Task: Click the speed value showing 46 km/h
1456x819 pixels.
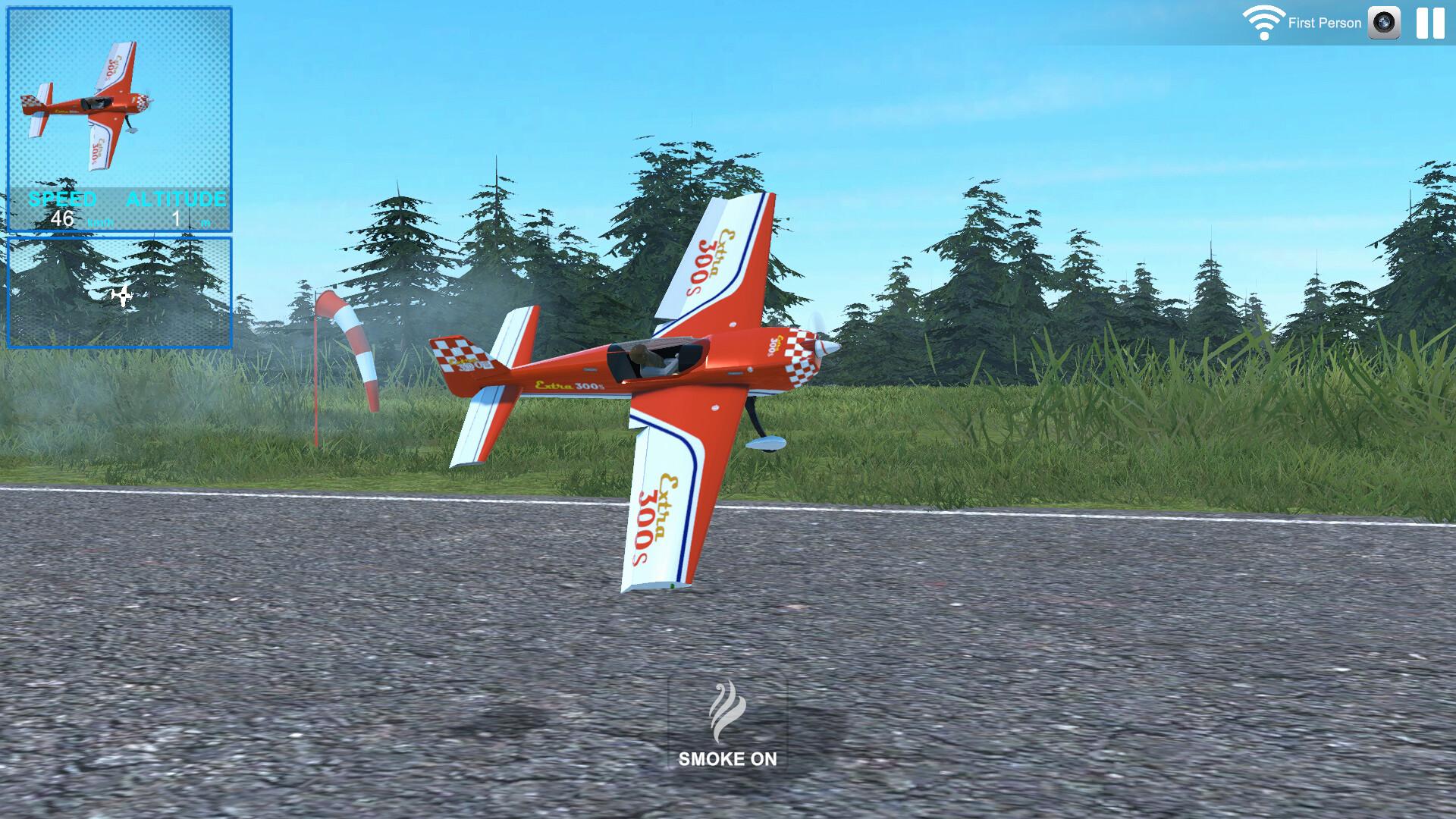Action: point(64,218)
